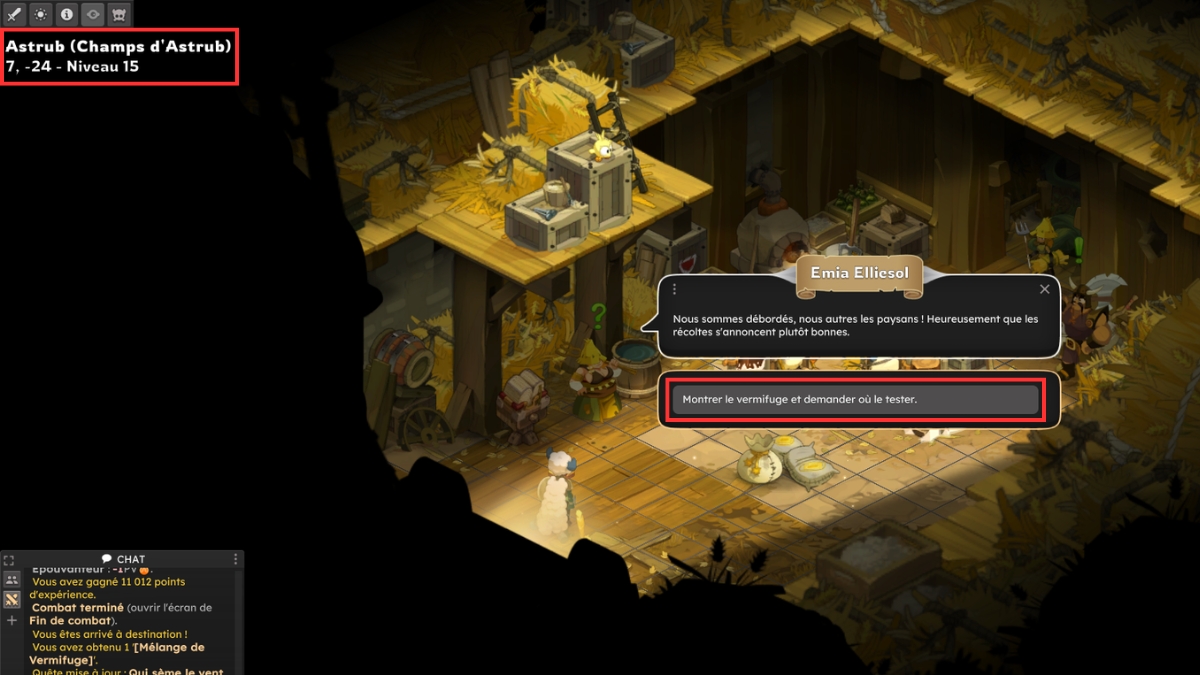Toggle the eye visibility icon in the toolbar
1200x675 pixels.
pyautogui.click(x=92, y=14)
